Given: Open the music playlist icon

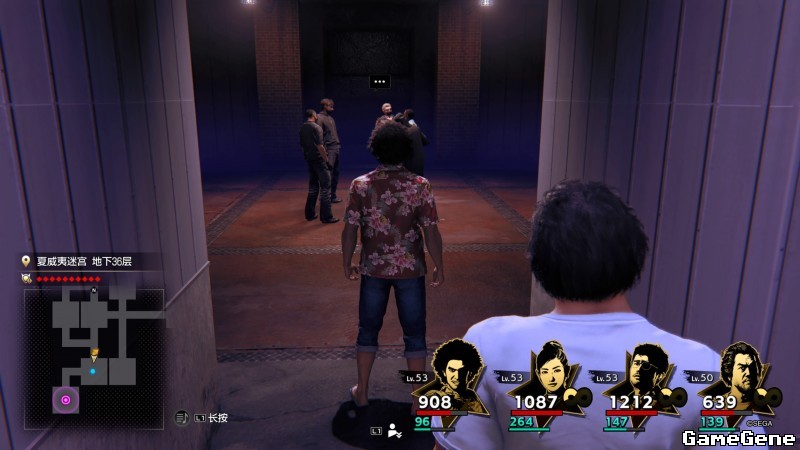Looking at the screenshot, I should 182,417.
